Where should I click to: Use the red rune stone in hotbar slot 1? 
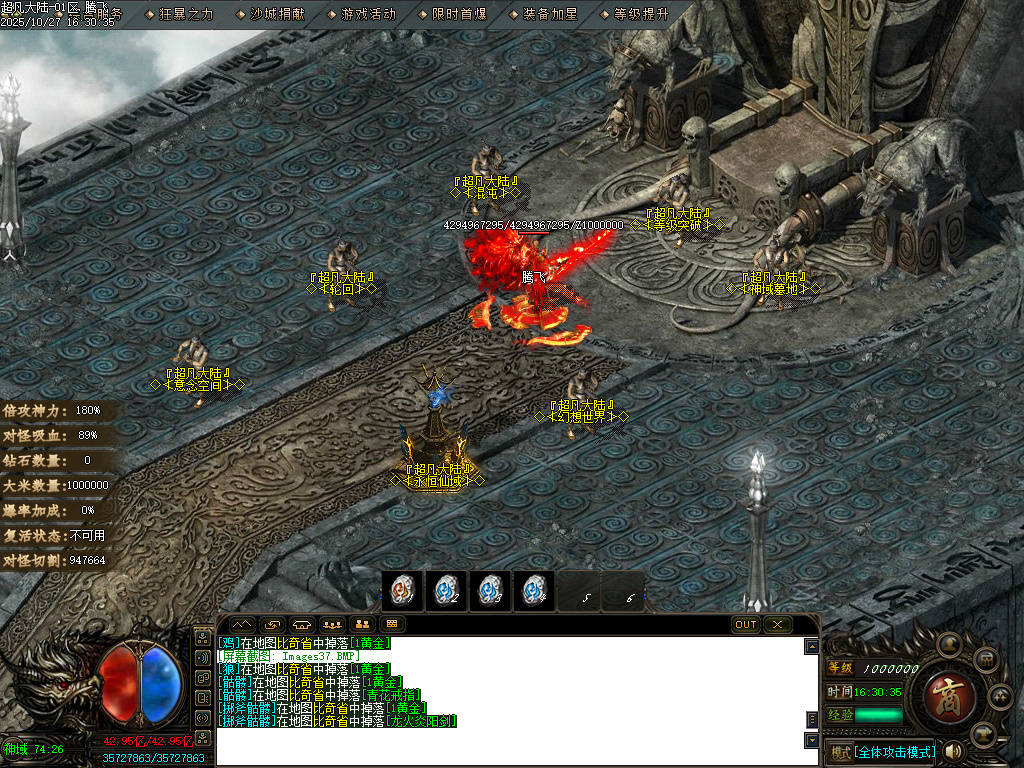coord(402,591)
